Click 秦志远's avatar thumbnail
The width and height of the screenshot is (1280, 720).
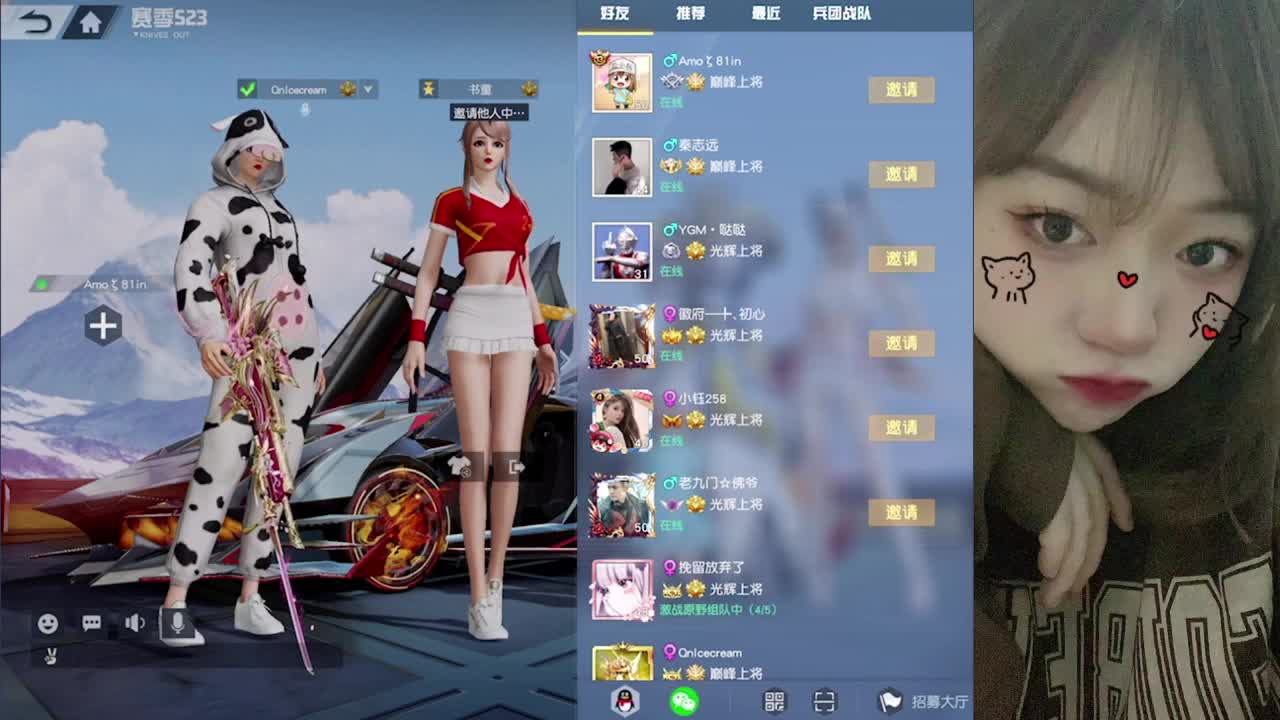pos(621,167)
